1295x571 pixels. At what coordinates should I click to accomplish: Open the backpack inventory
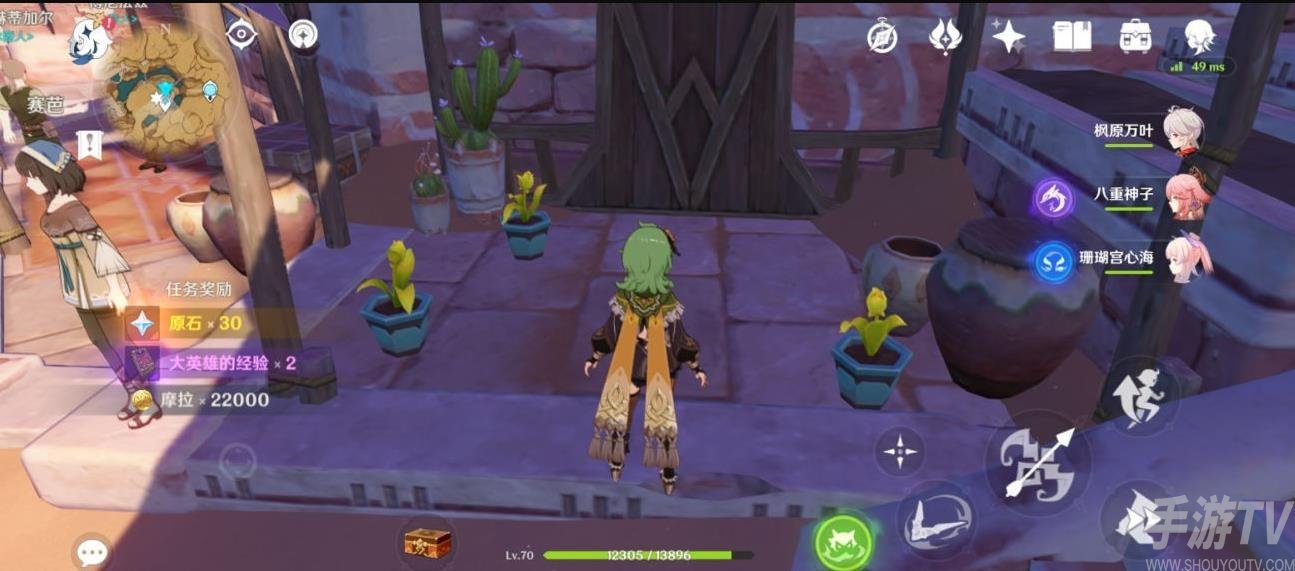pos(1135,38)
